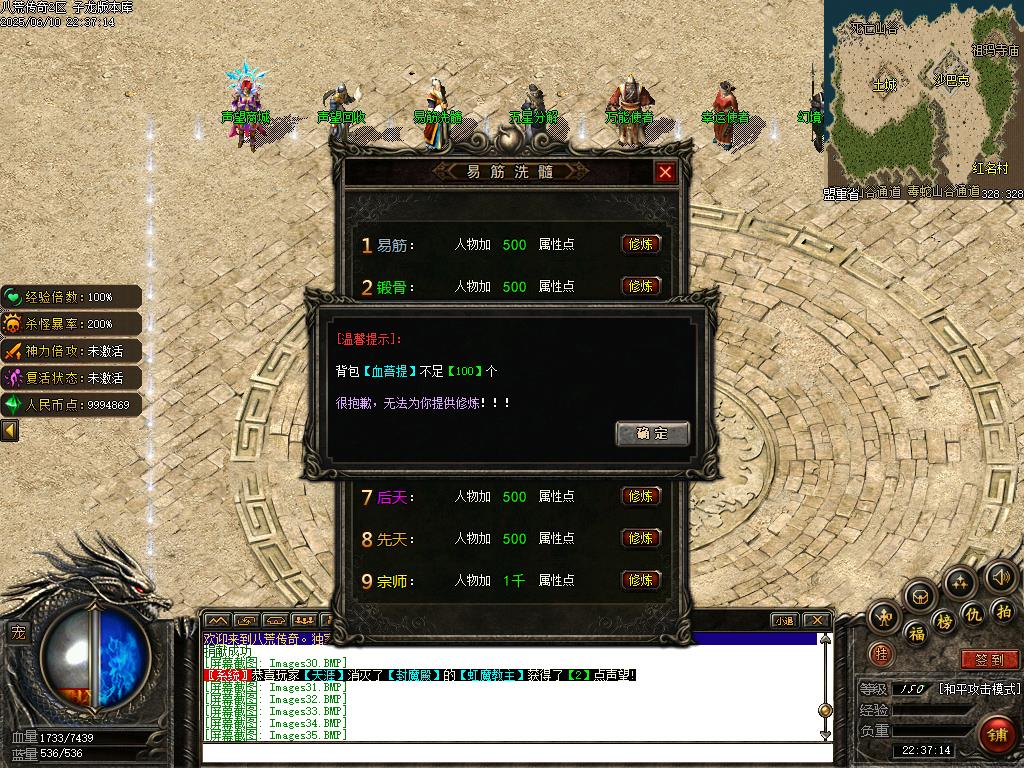This screenshot has height=768, width=1024.
Task: Show the 榜 rankings
Action: pos(945,622)
